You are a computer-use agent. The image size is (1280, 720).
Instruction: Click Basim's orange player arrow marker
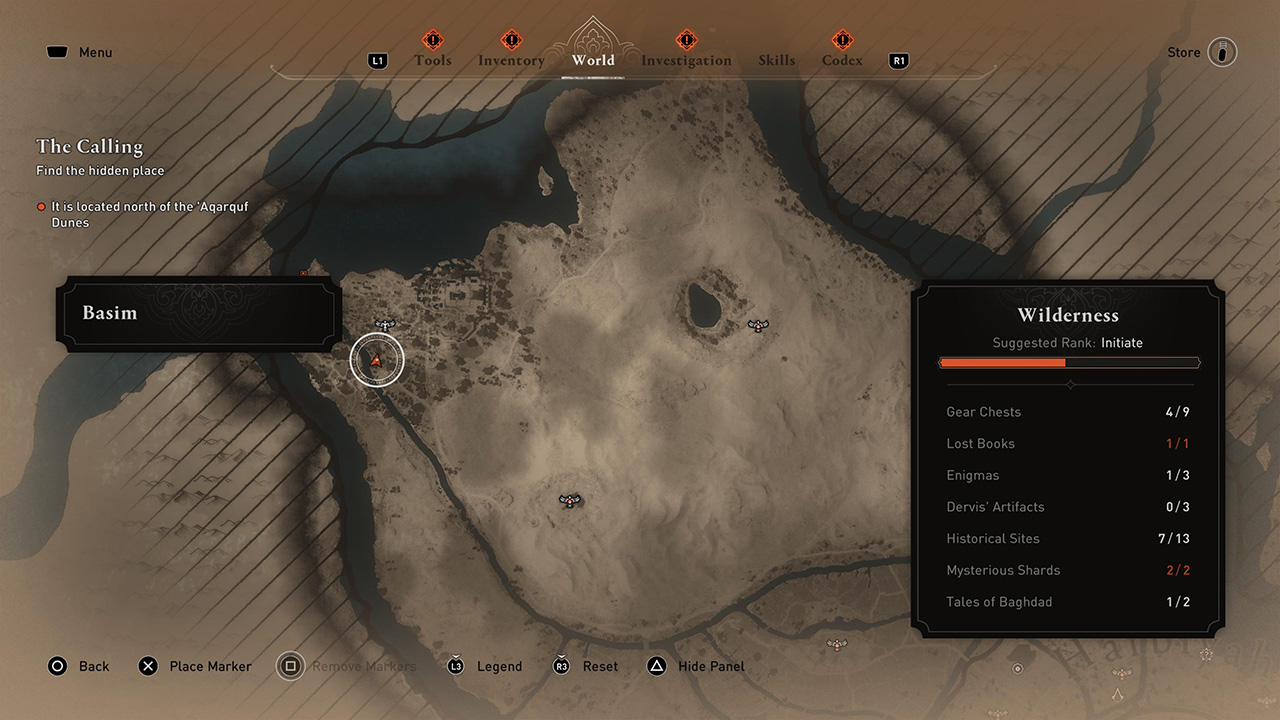[377, 360]
